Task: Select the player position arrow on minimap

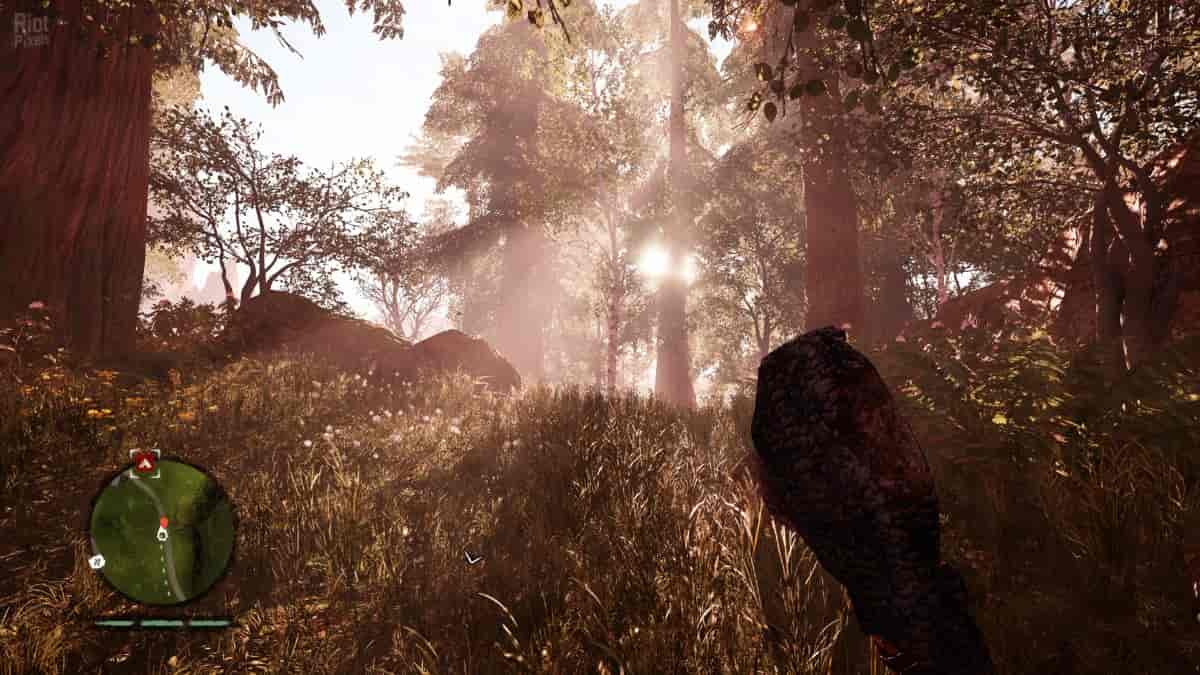Action: [x=162, y=535]
